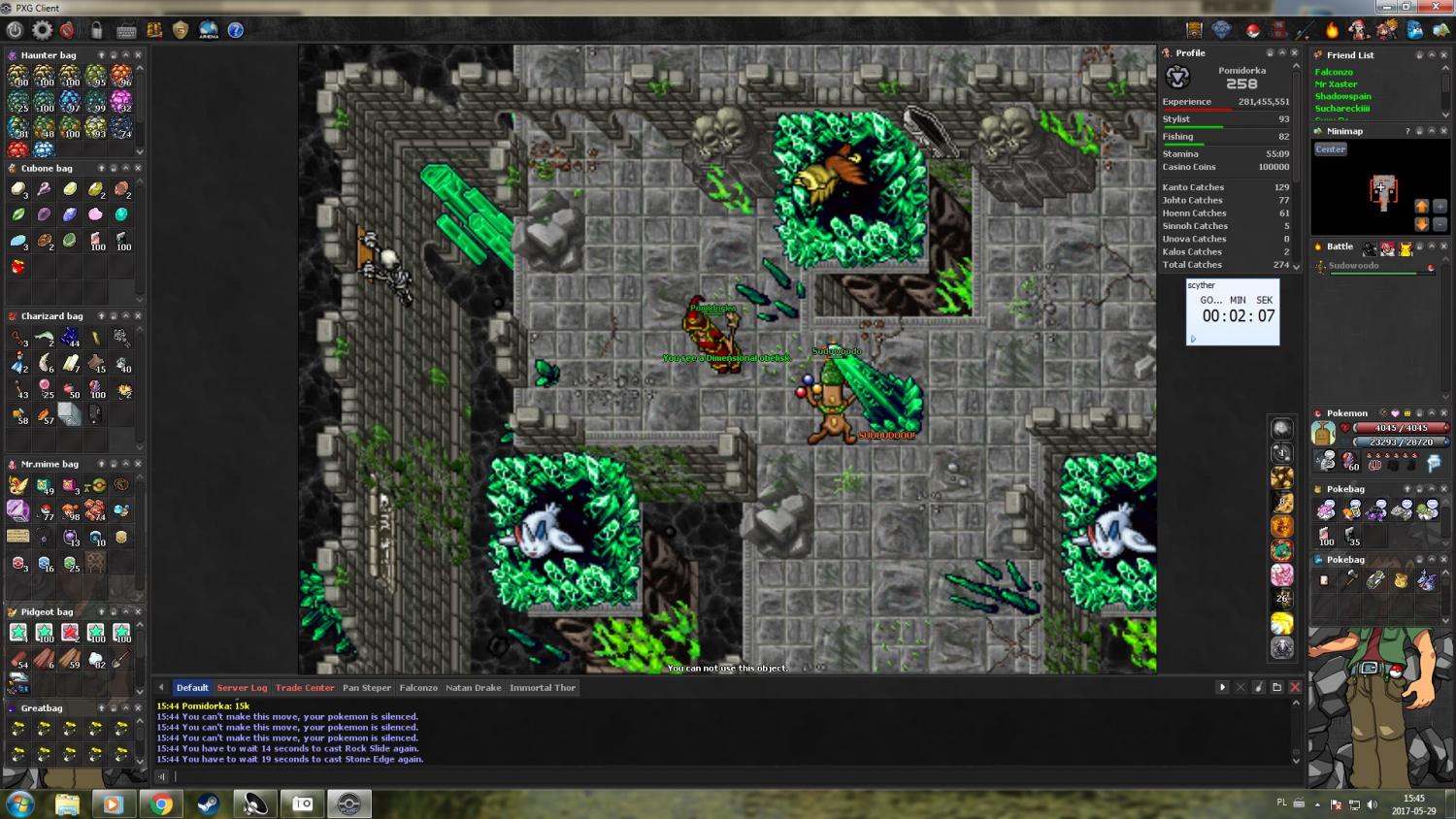Open the Immortal Thor chat tab
1456x819 pixels.
(543, 688)
